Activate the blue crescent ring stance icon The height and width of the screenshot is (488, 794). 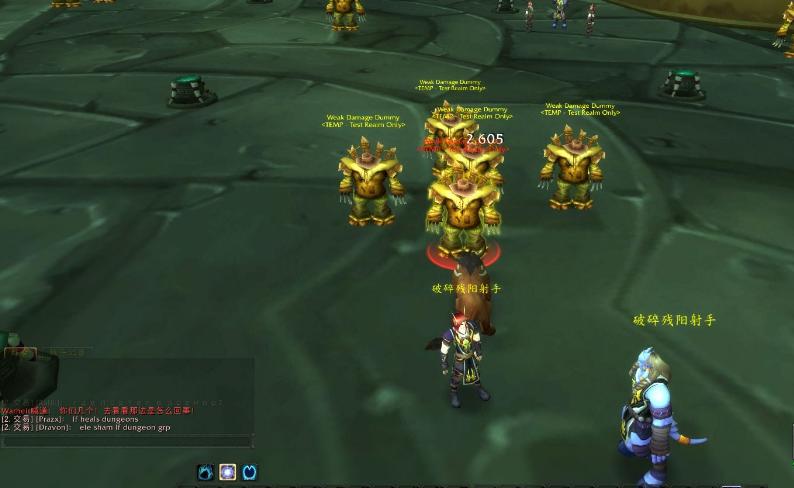250,472
